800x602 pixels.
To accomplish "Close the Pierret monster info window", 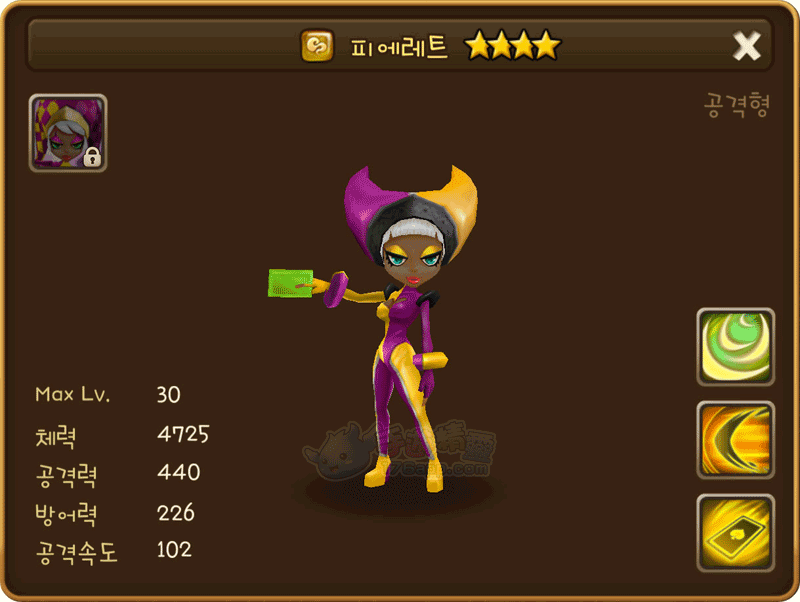I will [746, 46].
